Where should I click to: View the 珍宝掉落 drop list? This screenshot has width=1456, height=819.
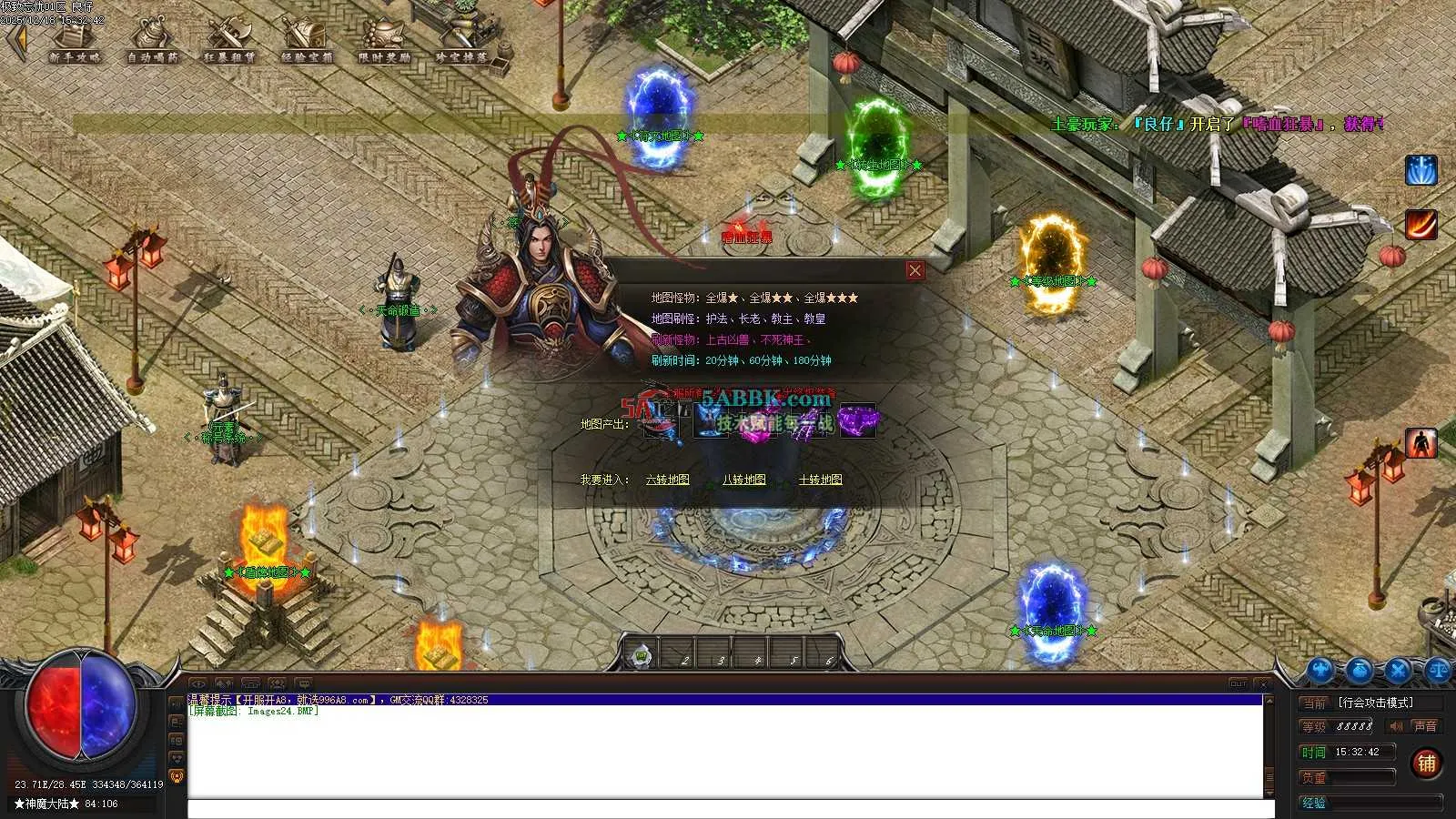(461, 41)
